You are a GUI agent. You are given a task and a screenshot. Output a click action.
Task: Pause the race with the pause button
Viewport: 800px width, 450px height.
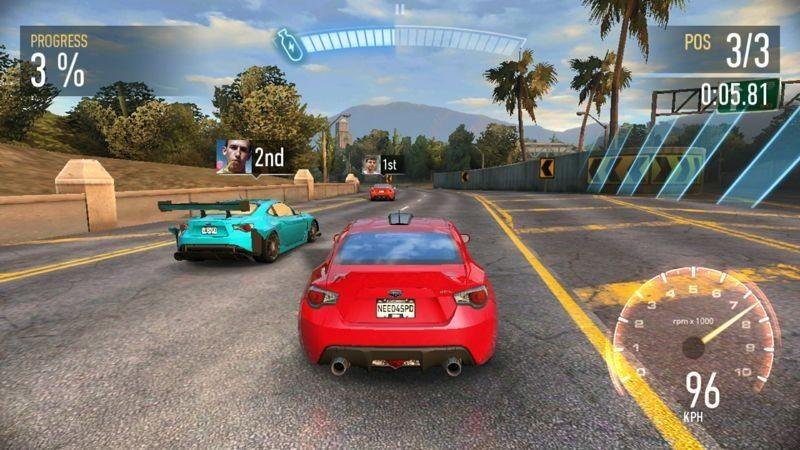[400, 10]
